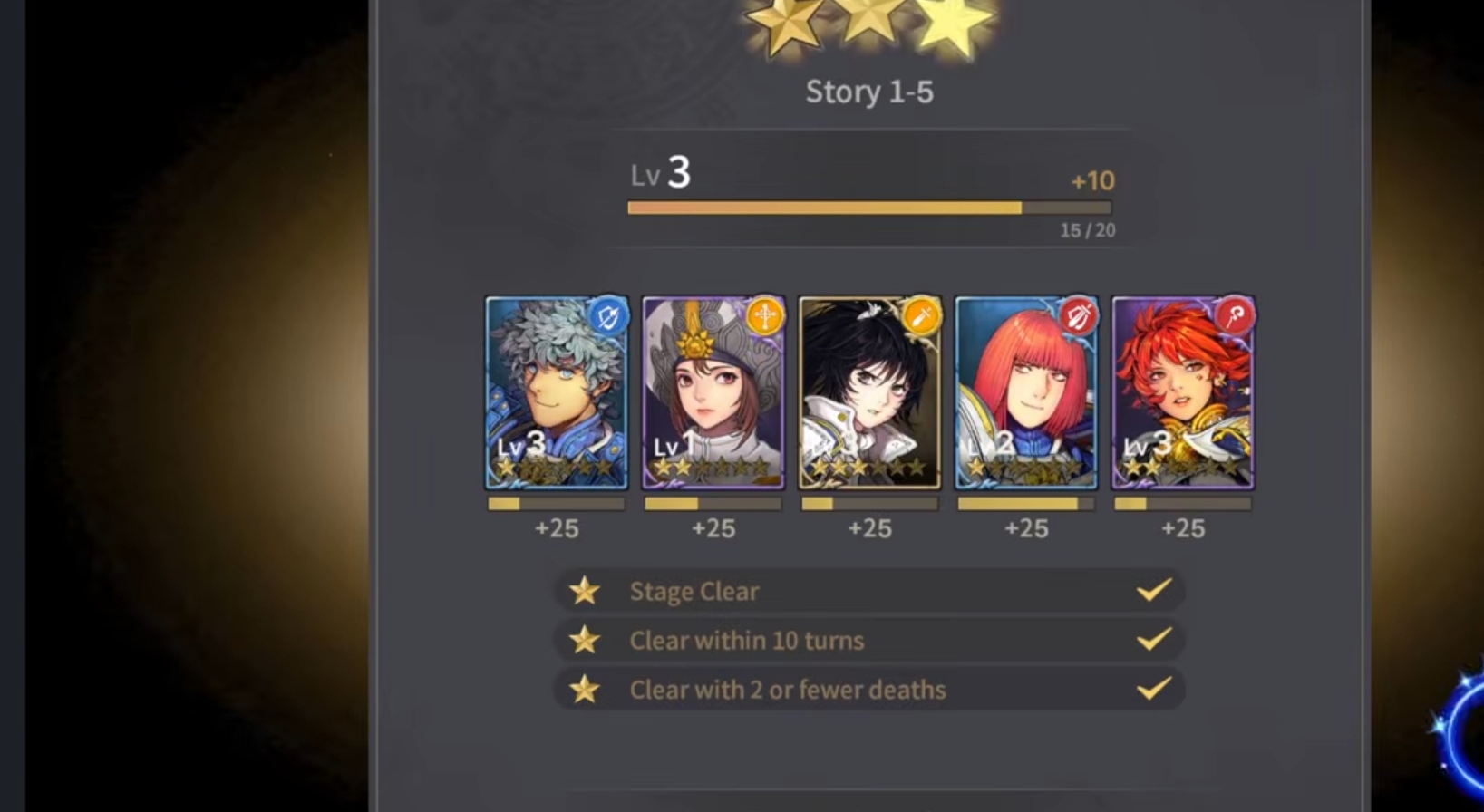Click the 2 or fewer deaths objective
This screenshot has width=1484, height=812.
(868, 690)
